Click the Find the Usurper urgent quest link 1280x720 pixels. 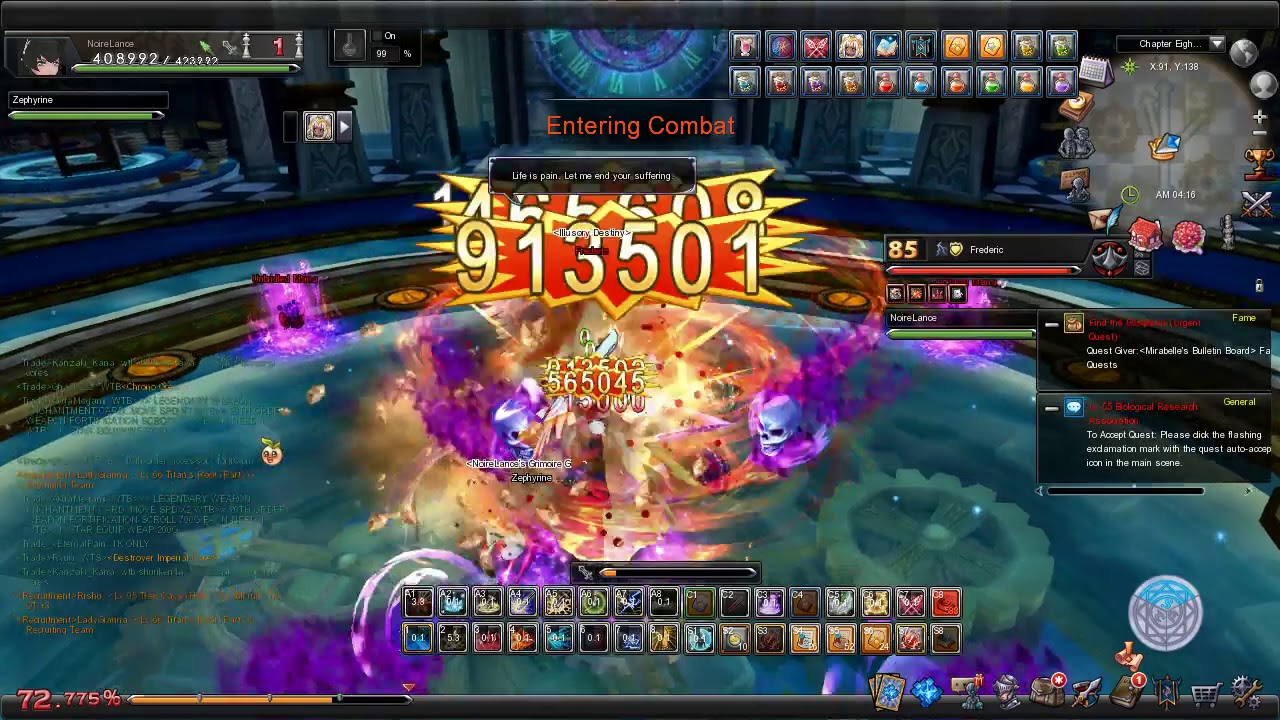point(1145,323)
